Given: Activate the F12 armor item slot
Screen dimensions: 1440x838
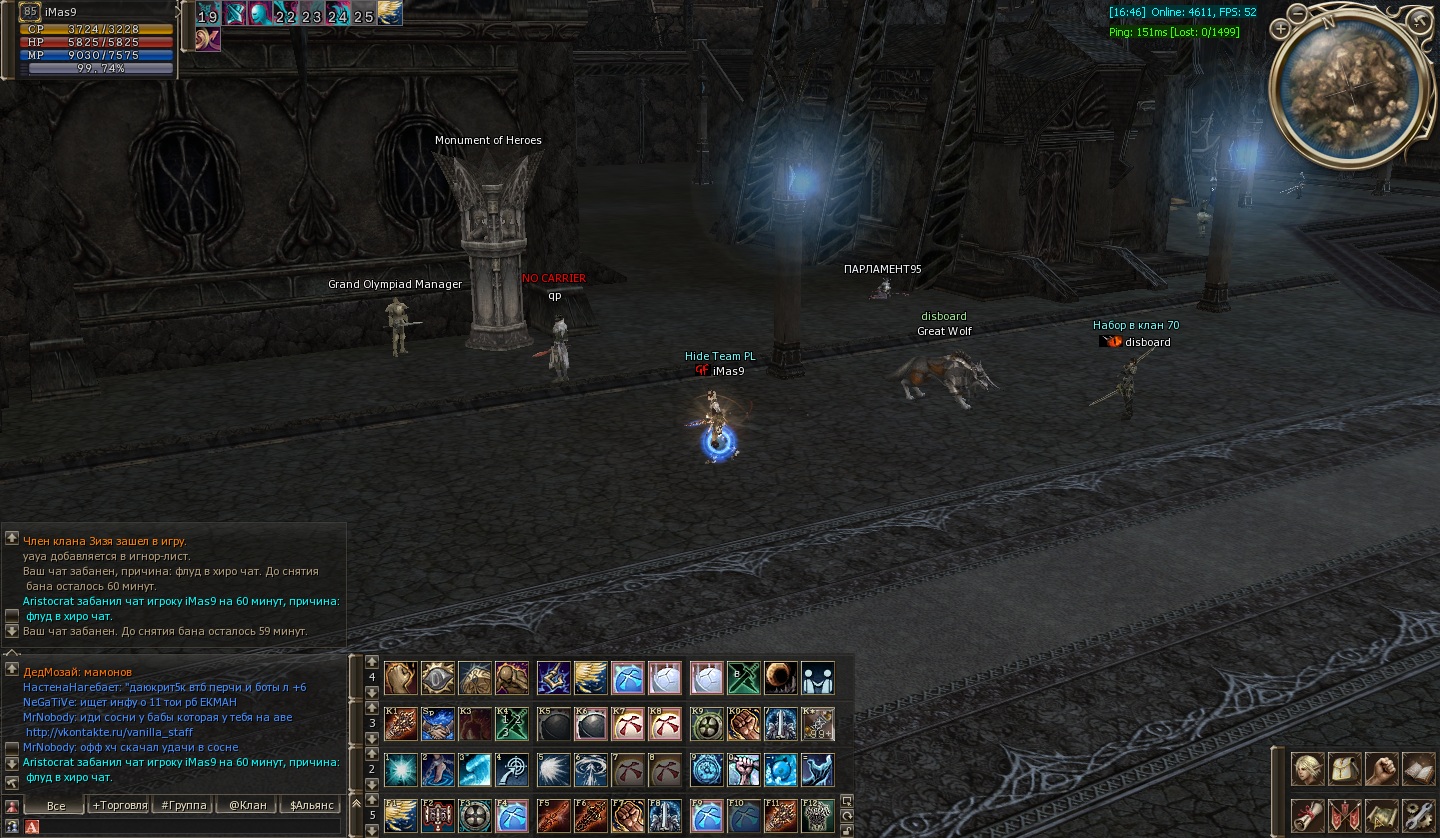Looking at the screenshot, I should [x=817, y=815].
